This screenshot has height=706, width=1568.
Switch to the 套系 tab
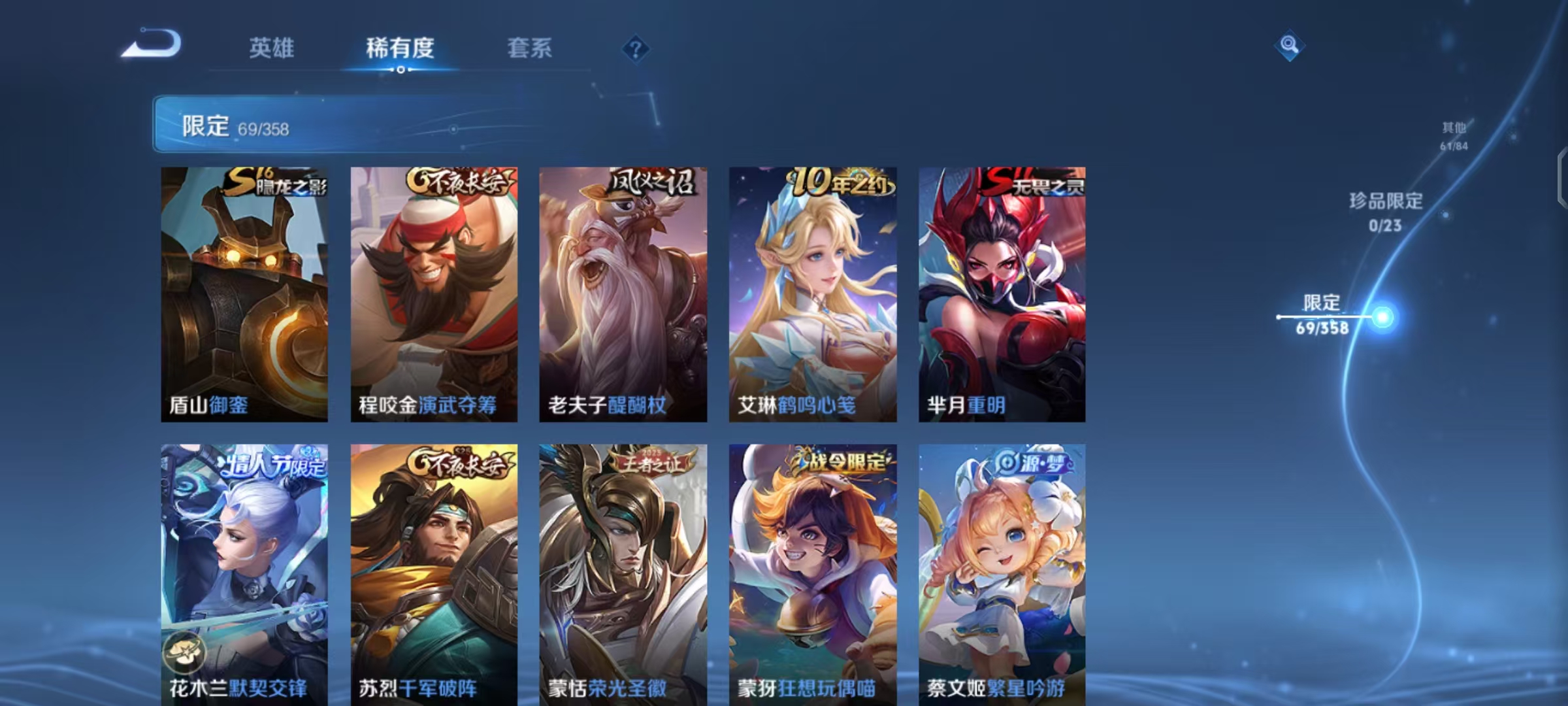coord(531,48)
